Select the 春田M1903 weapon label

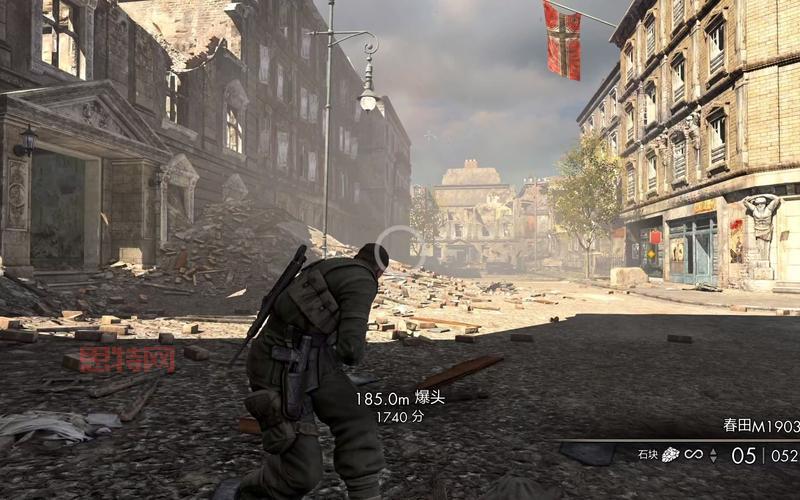click(x=761, y=425)
